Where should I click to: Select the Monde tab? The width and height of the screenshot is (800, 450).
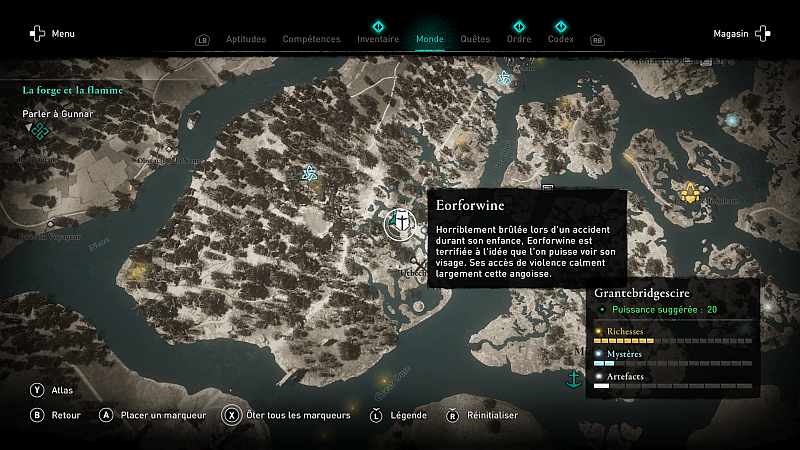click(x=430, y=39)
